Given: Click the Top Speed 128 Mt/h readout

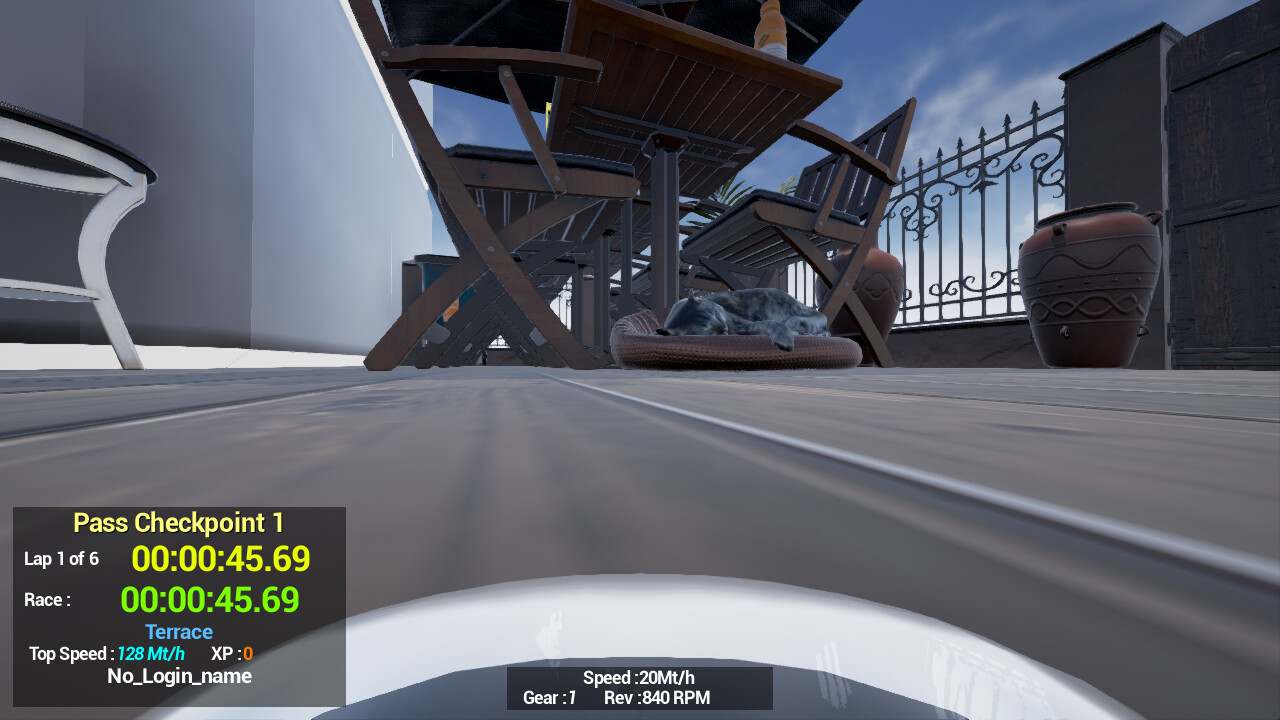Looking at the screenshot, I should 106,654.
